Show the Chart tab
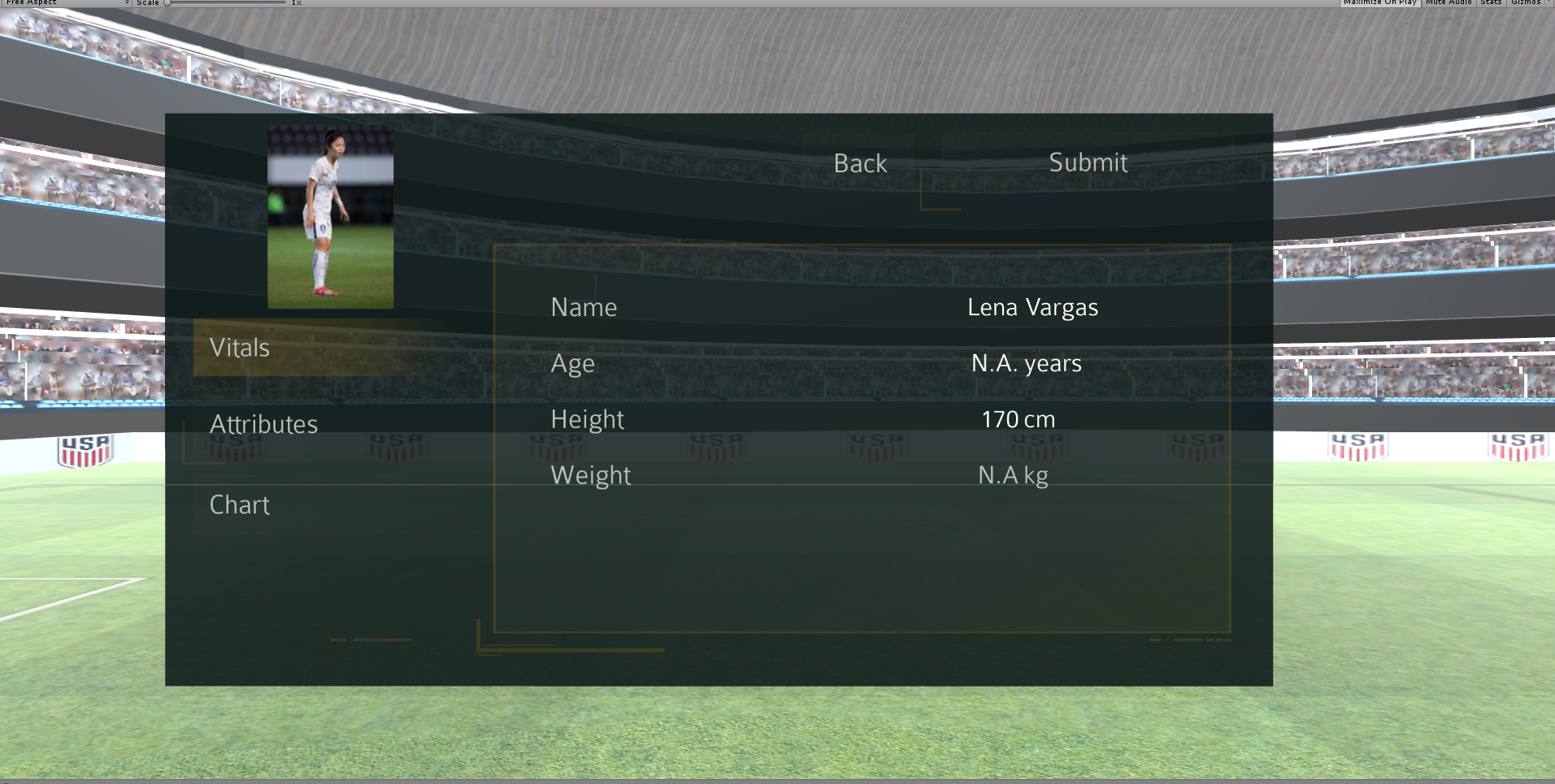 tap(240, 505)
